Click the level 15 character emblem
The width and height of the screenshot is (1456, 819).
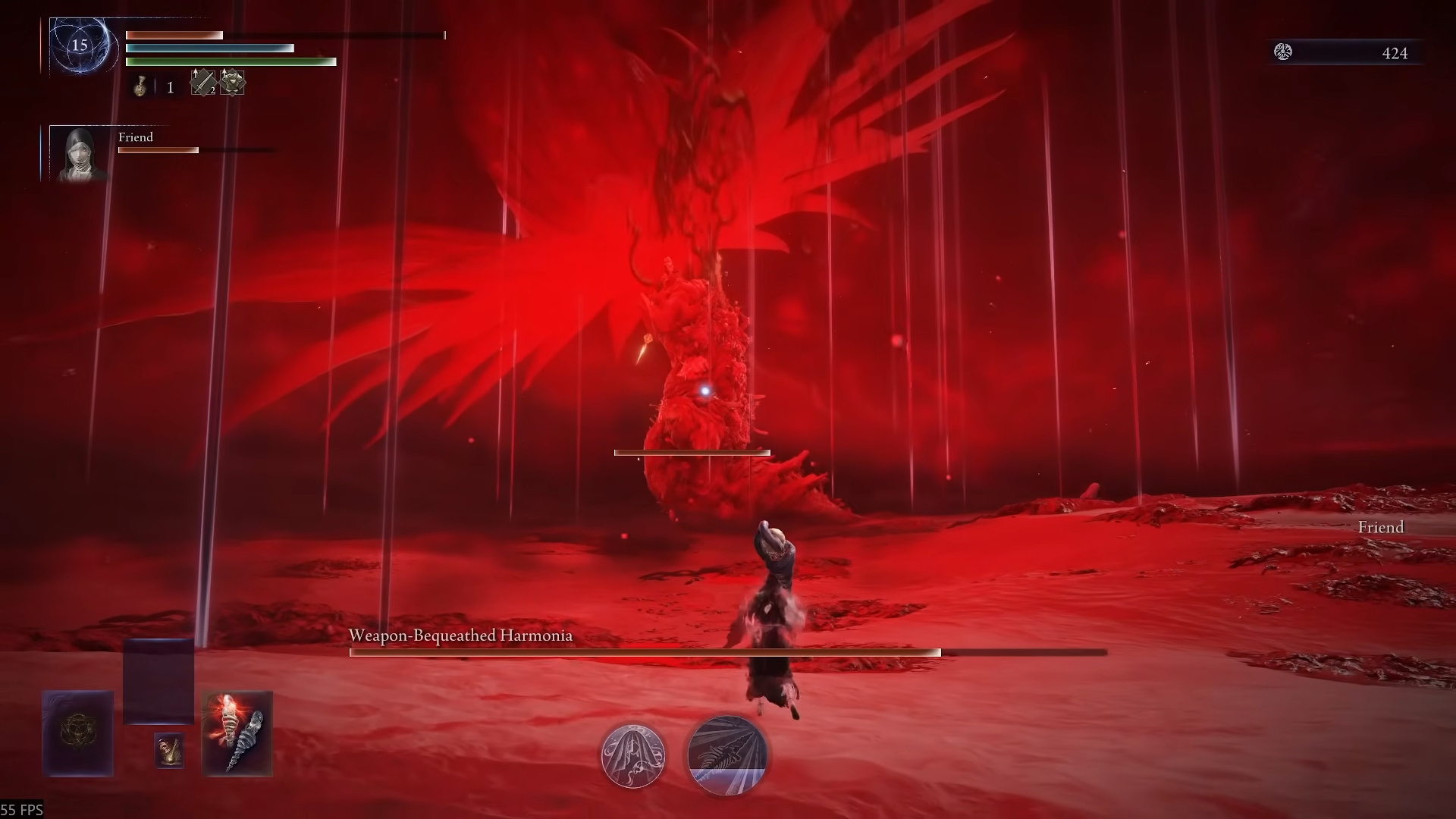80,45
